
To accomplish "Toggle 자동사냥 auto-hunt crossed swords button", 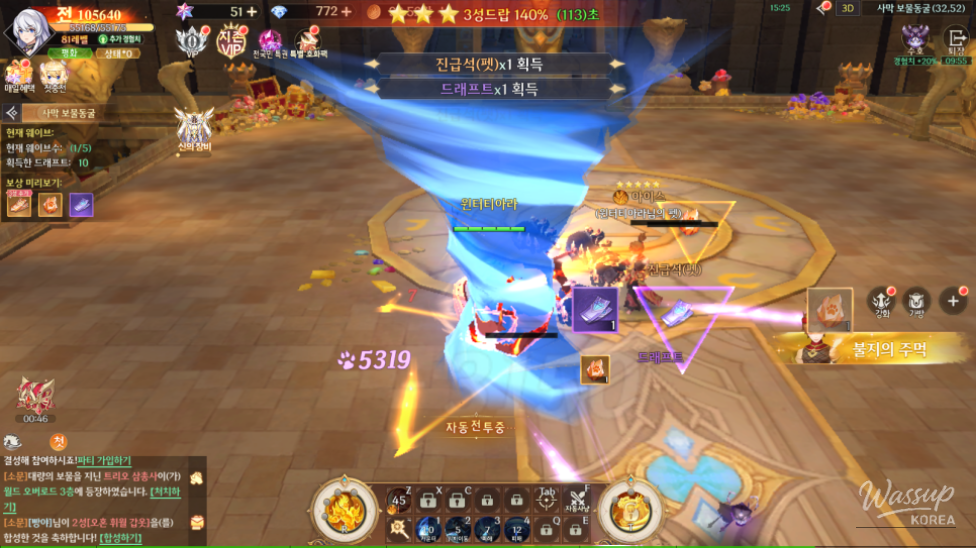I will pos(578,502).
